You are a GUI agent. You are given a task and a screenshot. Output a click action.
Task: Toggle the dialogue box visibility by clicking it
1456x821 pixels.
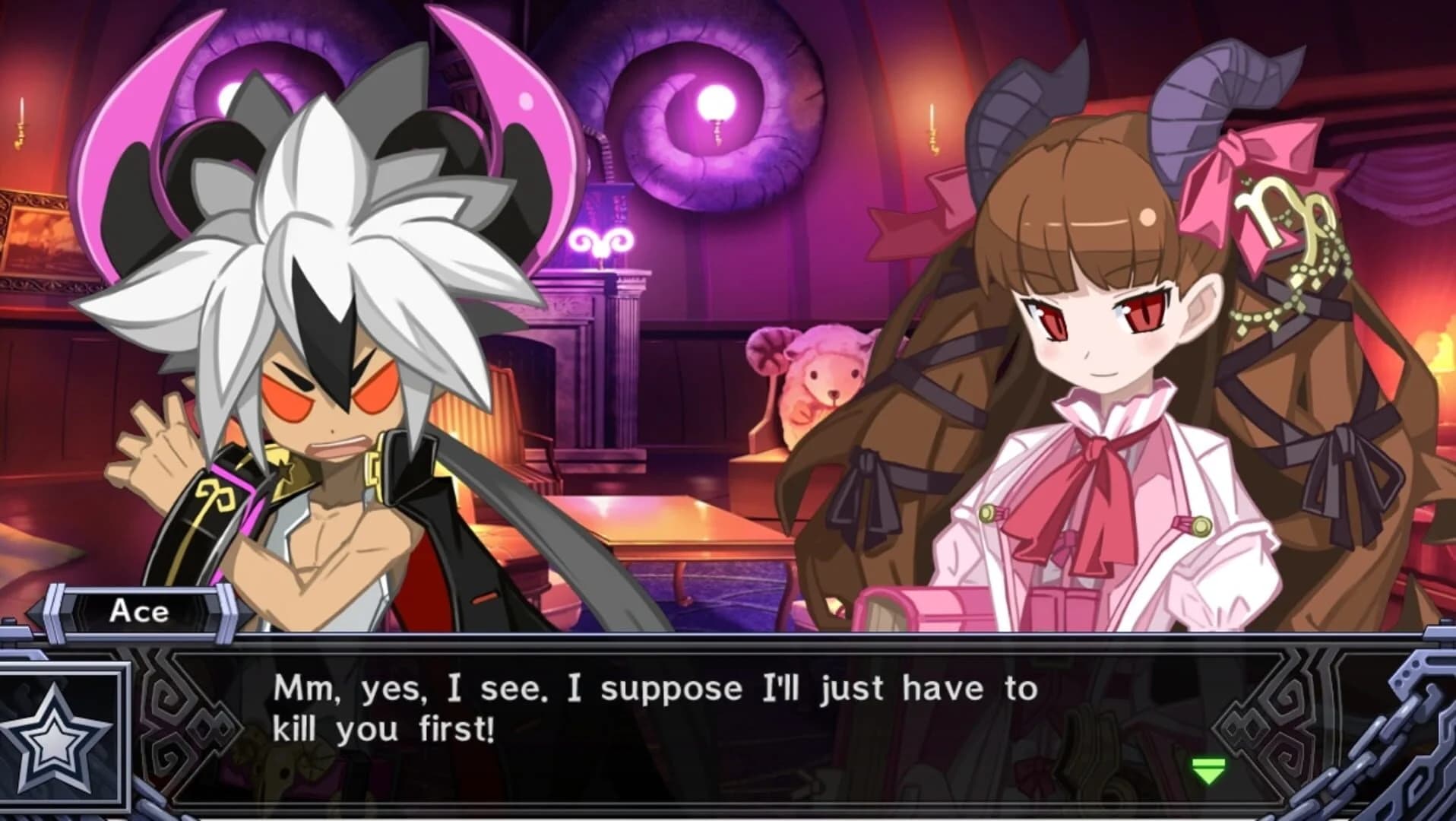722,707
